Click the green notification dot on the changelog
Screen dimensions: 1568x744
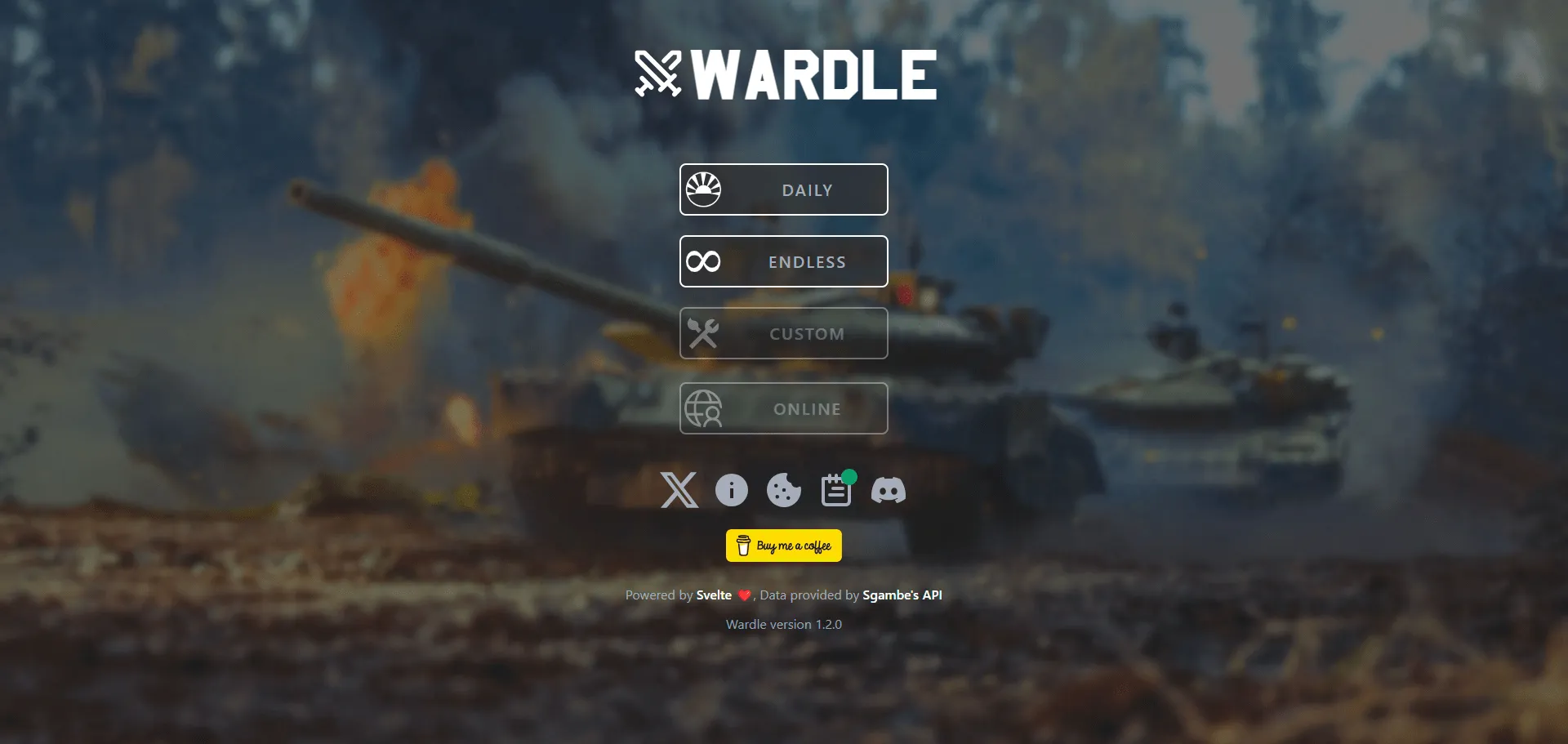pyautogui.click(x=848, y=478)
